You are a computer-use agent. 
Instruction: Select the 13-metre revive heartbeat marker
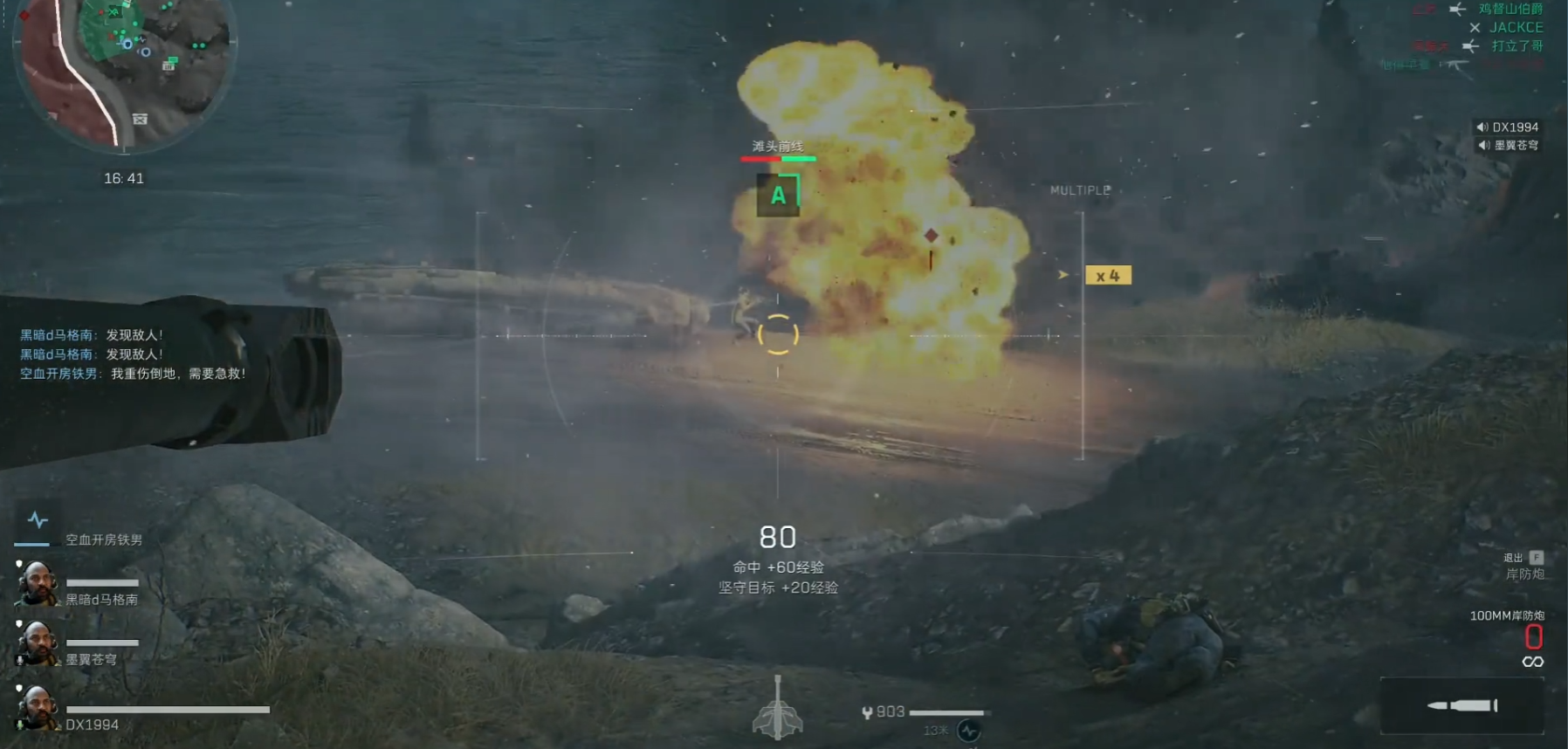point(968,731)
